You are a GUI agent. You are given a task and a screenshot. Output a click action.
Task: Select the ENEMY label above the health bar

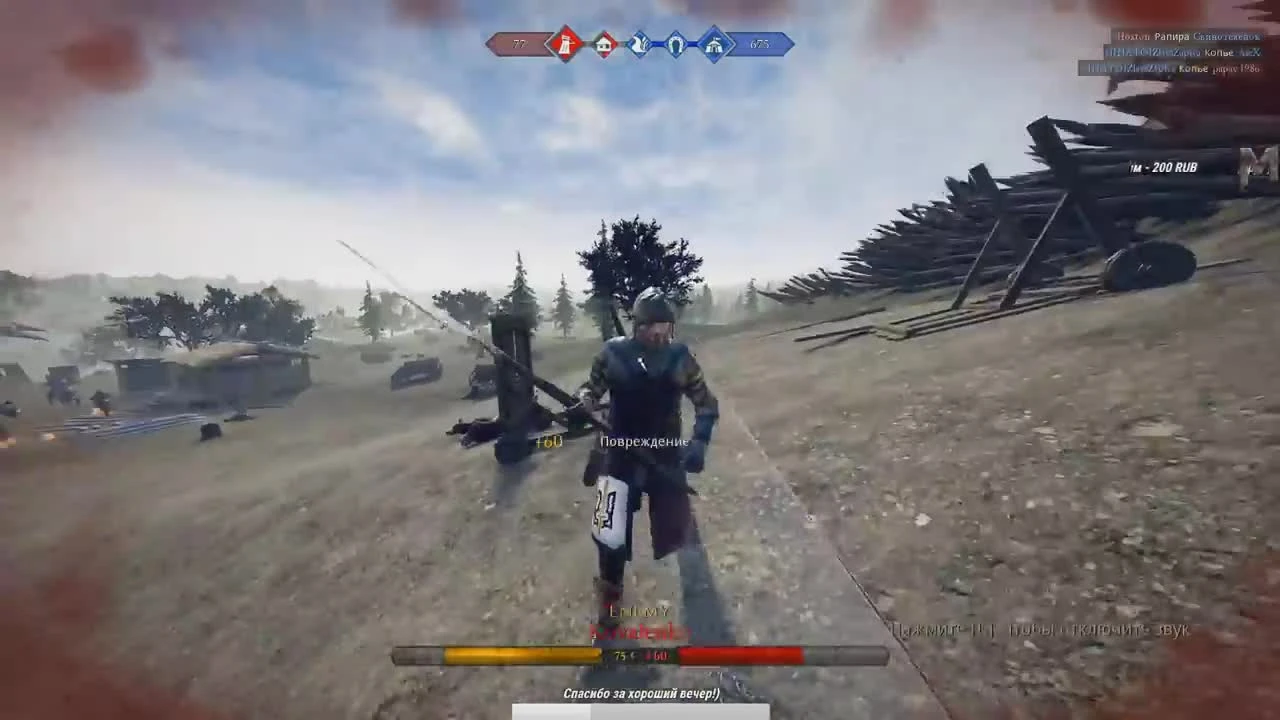[640, 610]
